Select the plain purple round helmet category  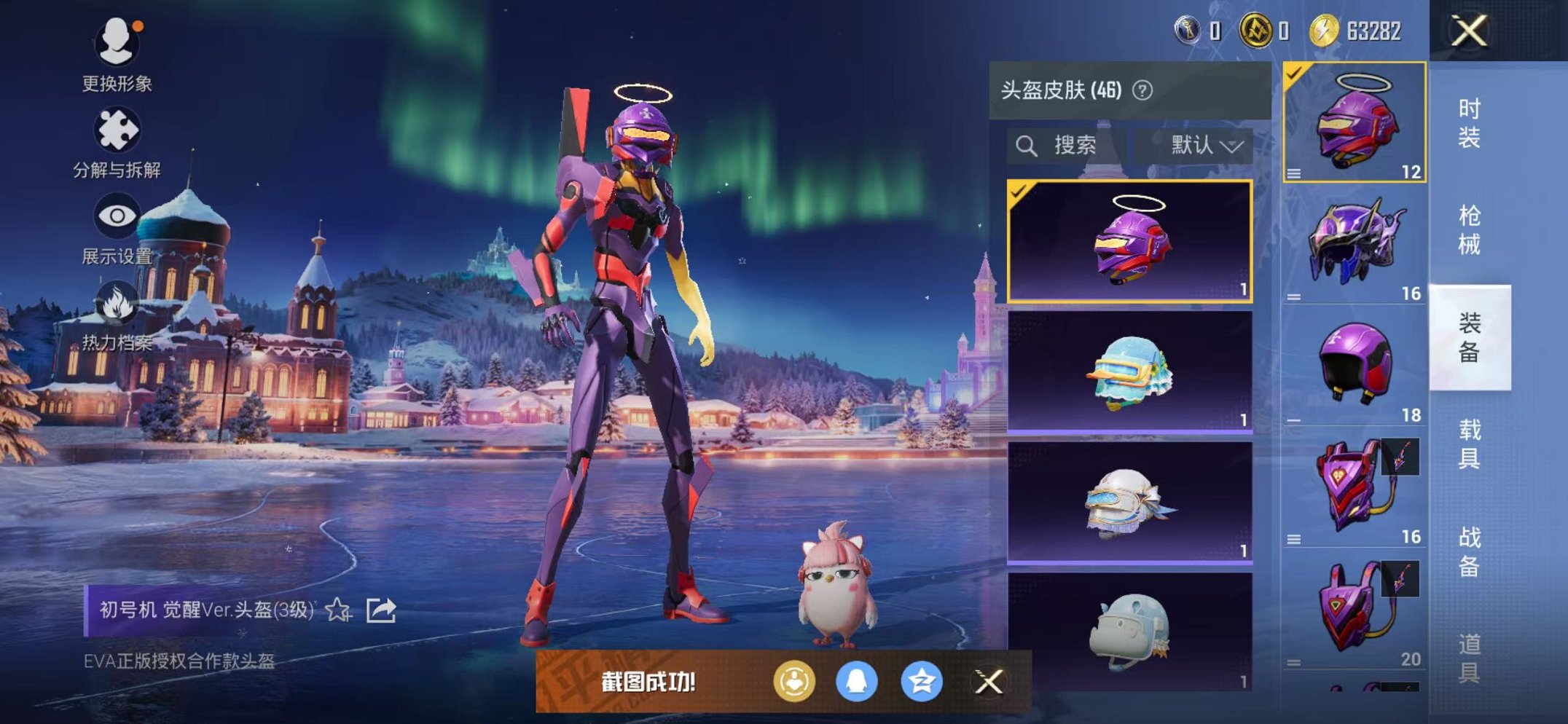[1354, 364]
